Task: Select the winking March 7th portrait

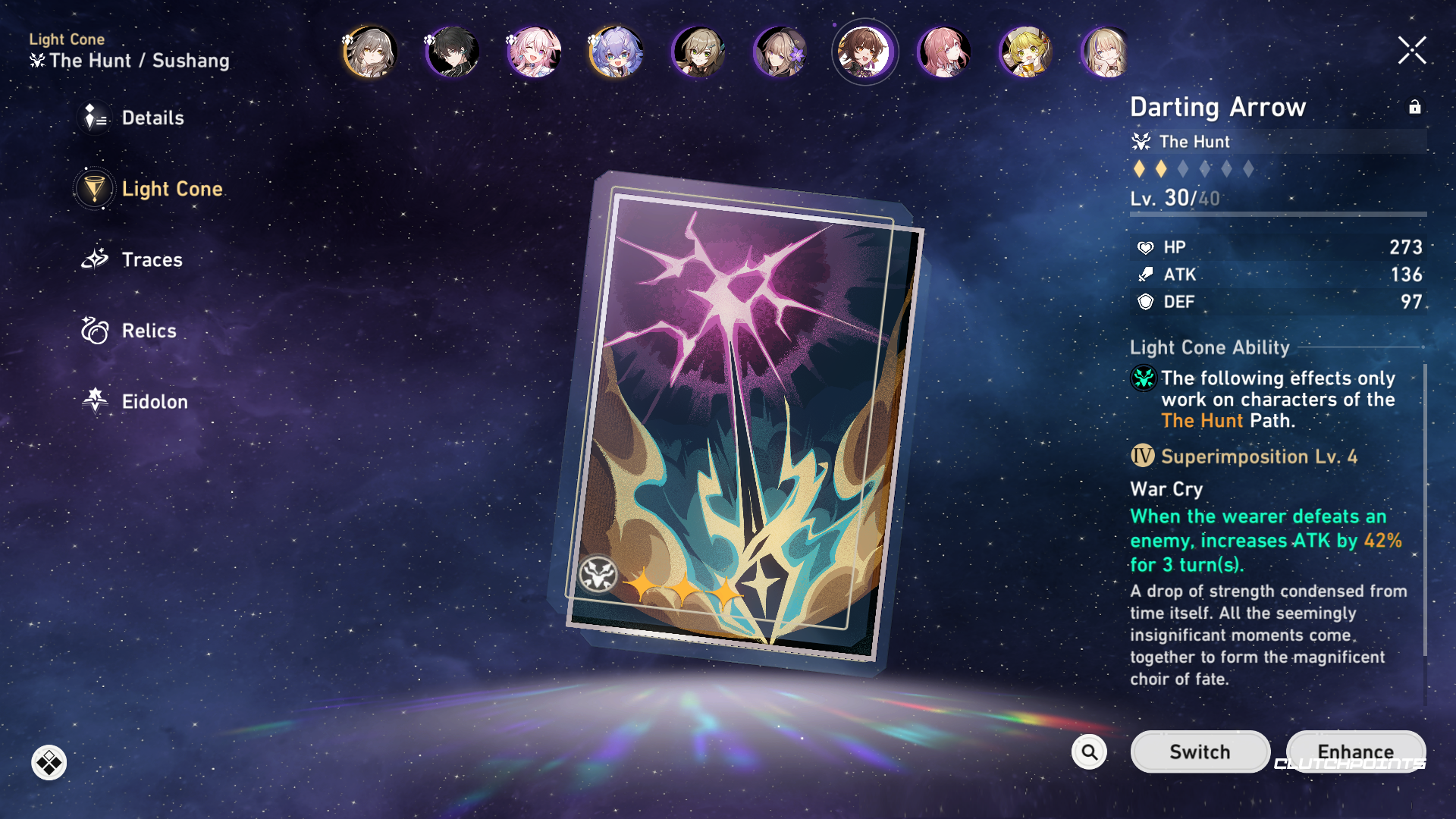Action: point(535,52)
